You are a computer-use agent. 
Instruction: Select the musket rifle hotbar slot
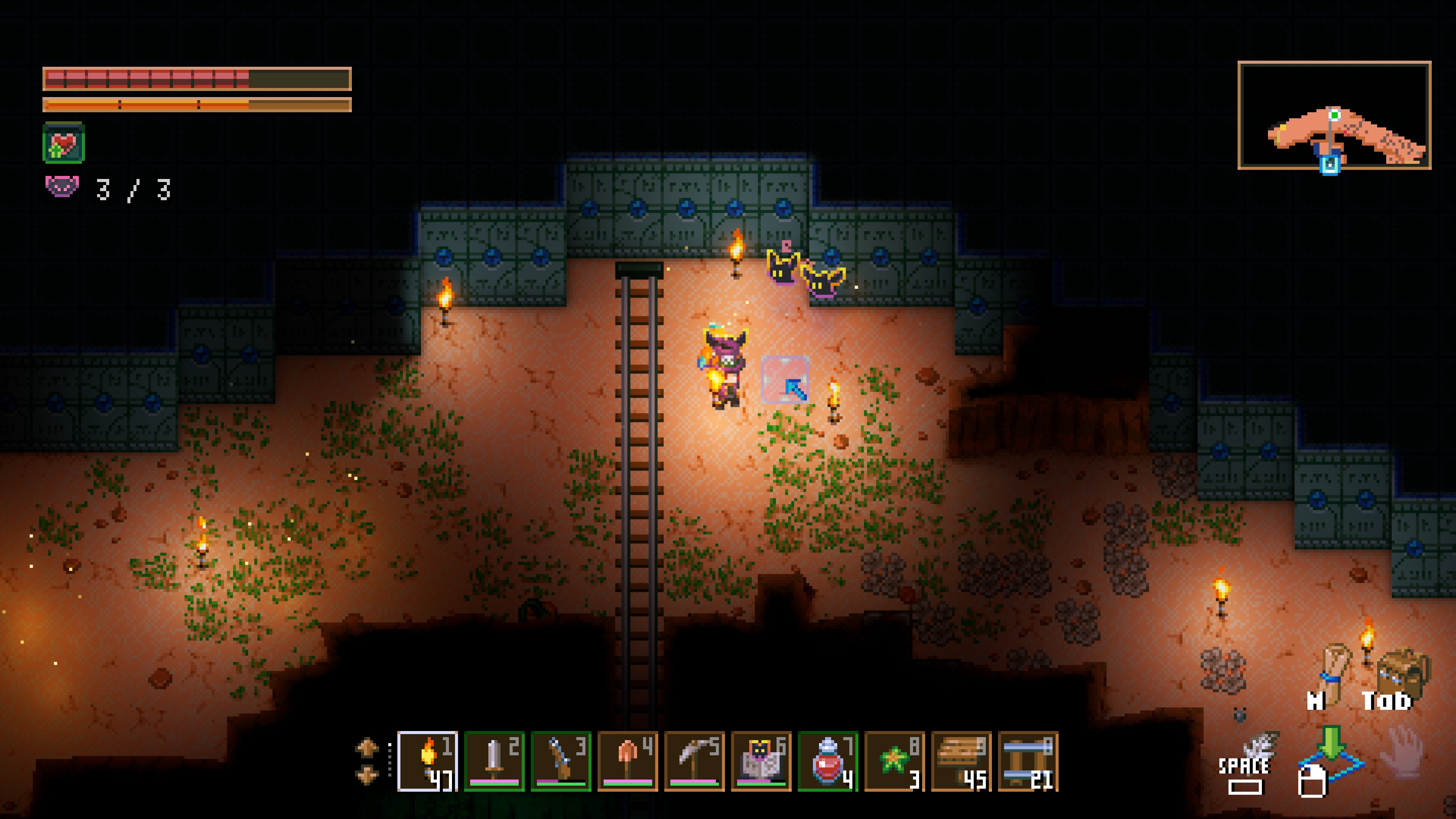[x=561, y=761]
